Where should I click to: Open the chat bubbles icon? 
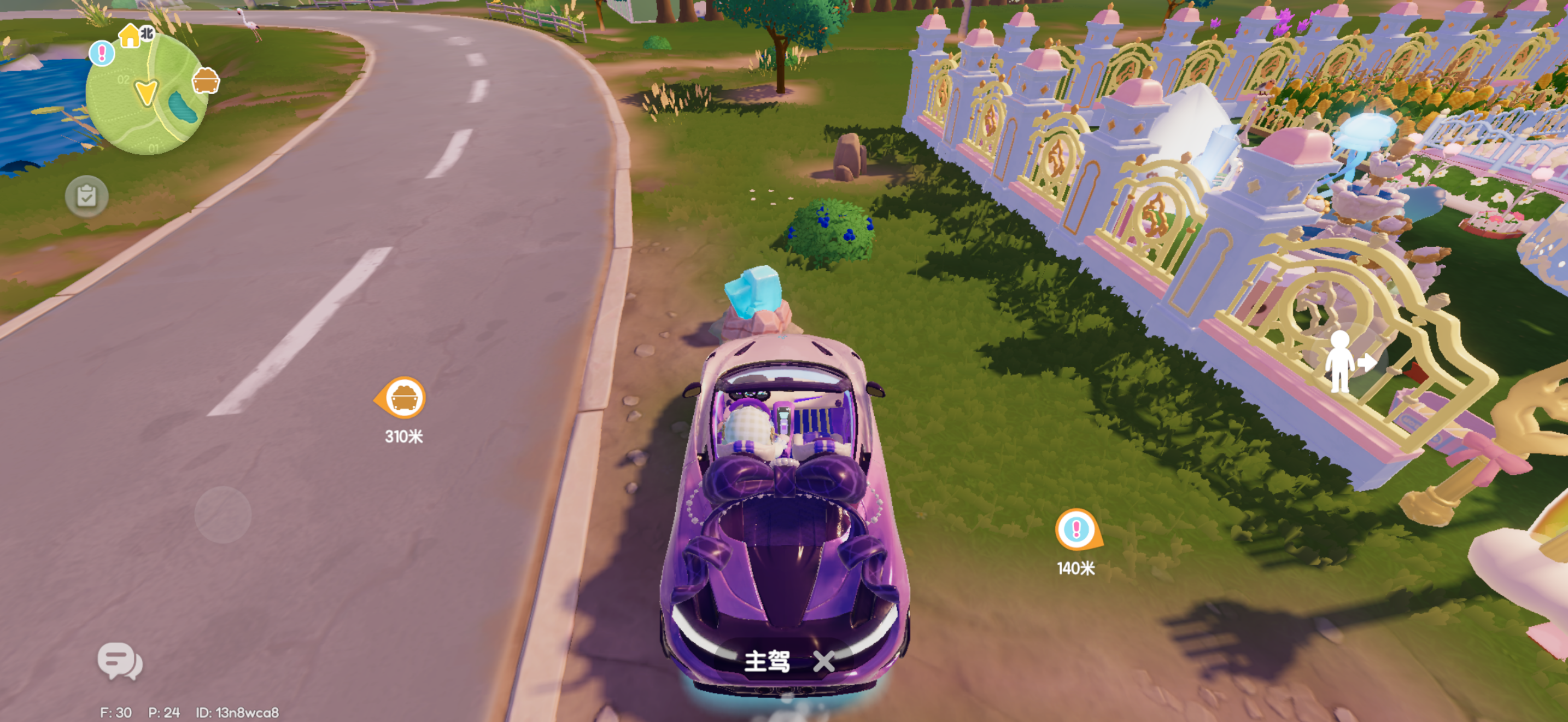coord(119,662)
